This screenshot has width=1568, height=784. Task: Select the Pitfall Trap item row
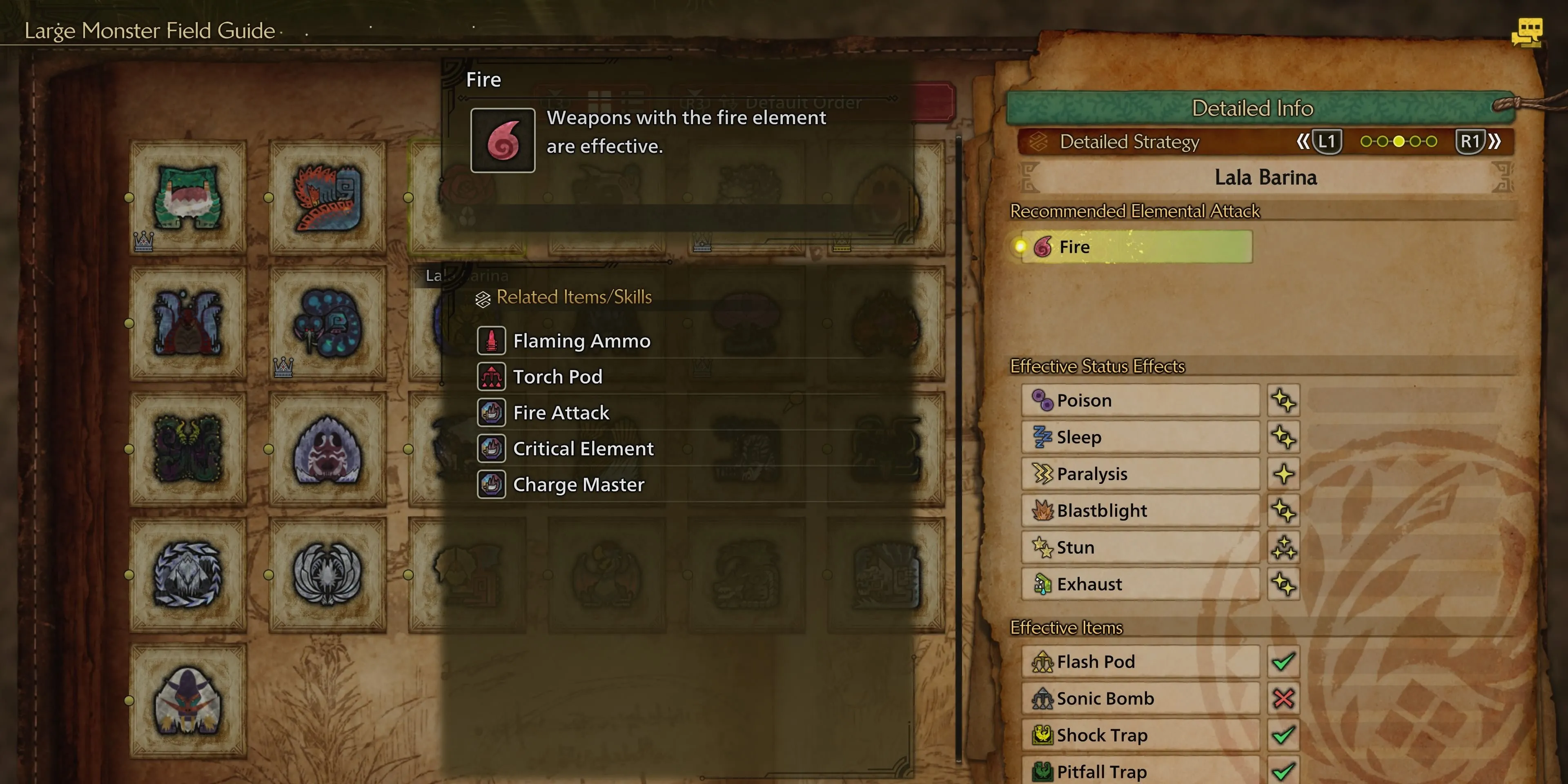click(1140, 771)
